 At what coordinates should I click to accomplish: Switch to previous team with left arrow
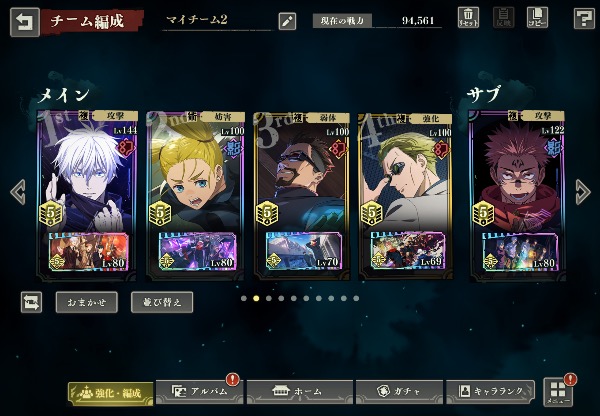pos(16,190)
